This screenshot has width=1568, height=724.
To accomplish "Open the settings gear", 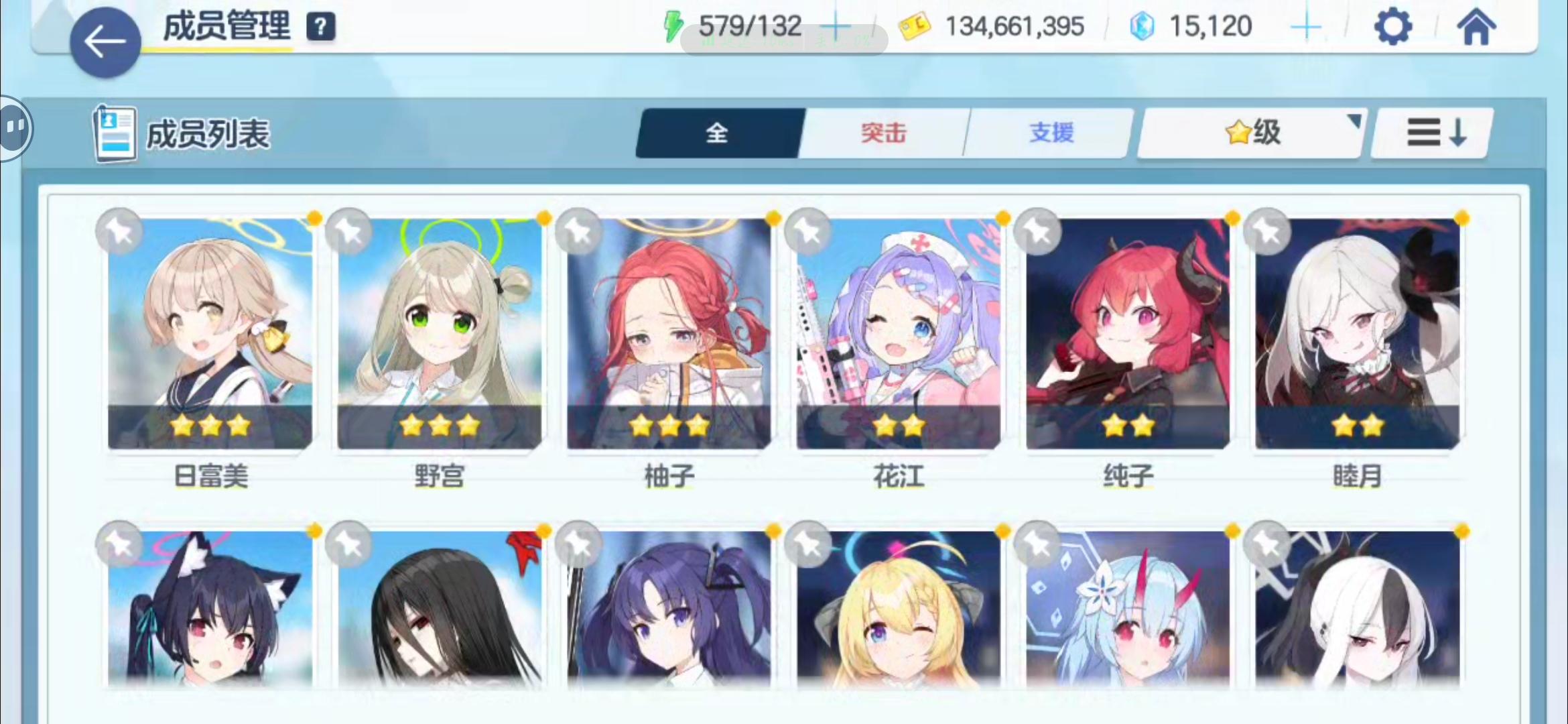I will point(1394,27).
